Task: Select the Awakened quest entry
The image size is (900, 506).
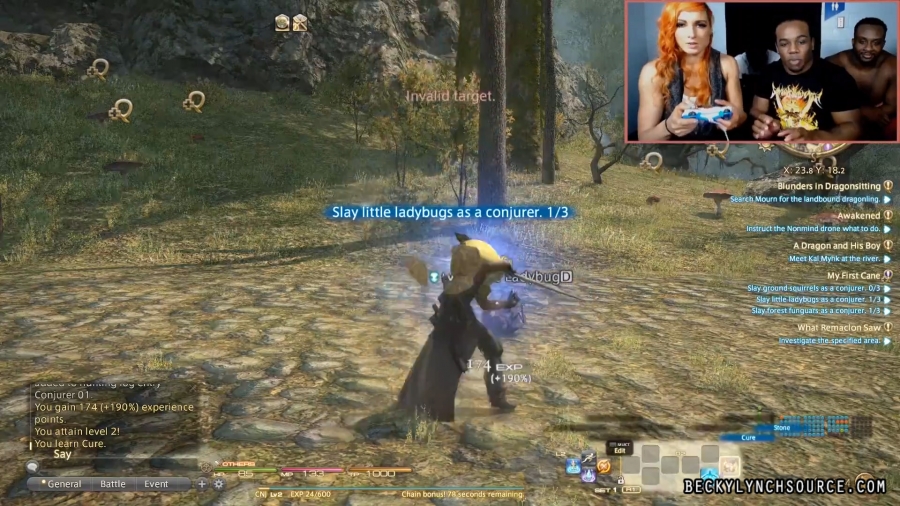Action: click(x=858, y=215)
